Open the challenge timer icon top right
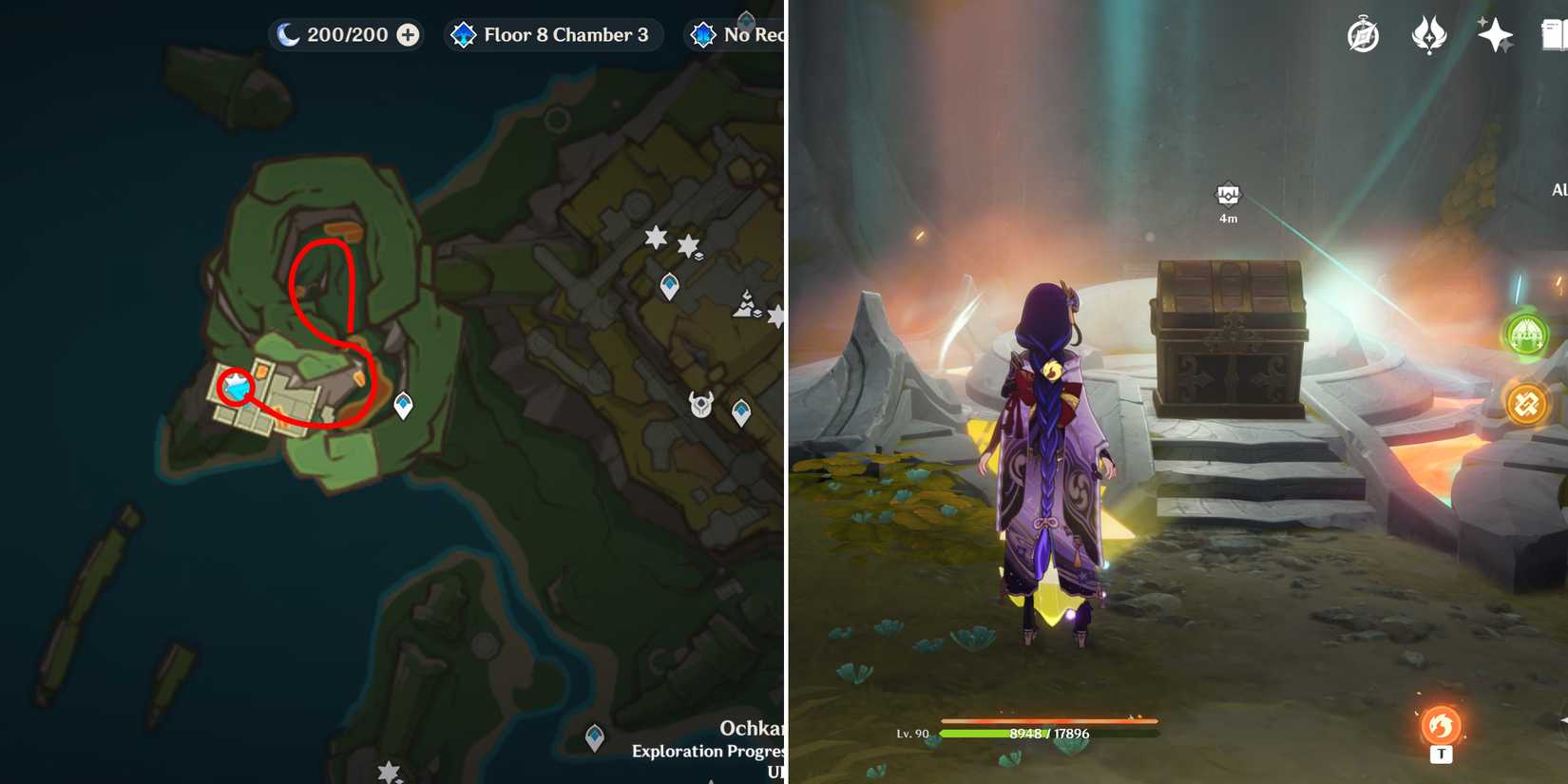The image size is (1568, 784). 1363,34
